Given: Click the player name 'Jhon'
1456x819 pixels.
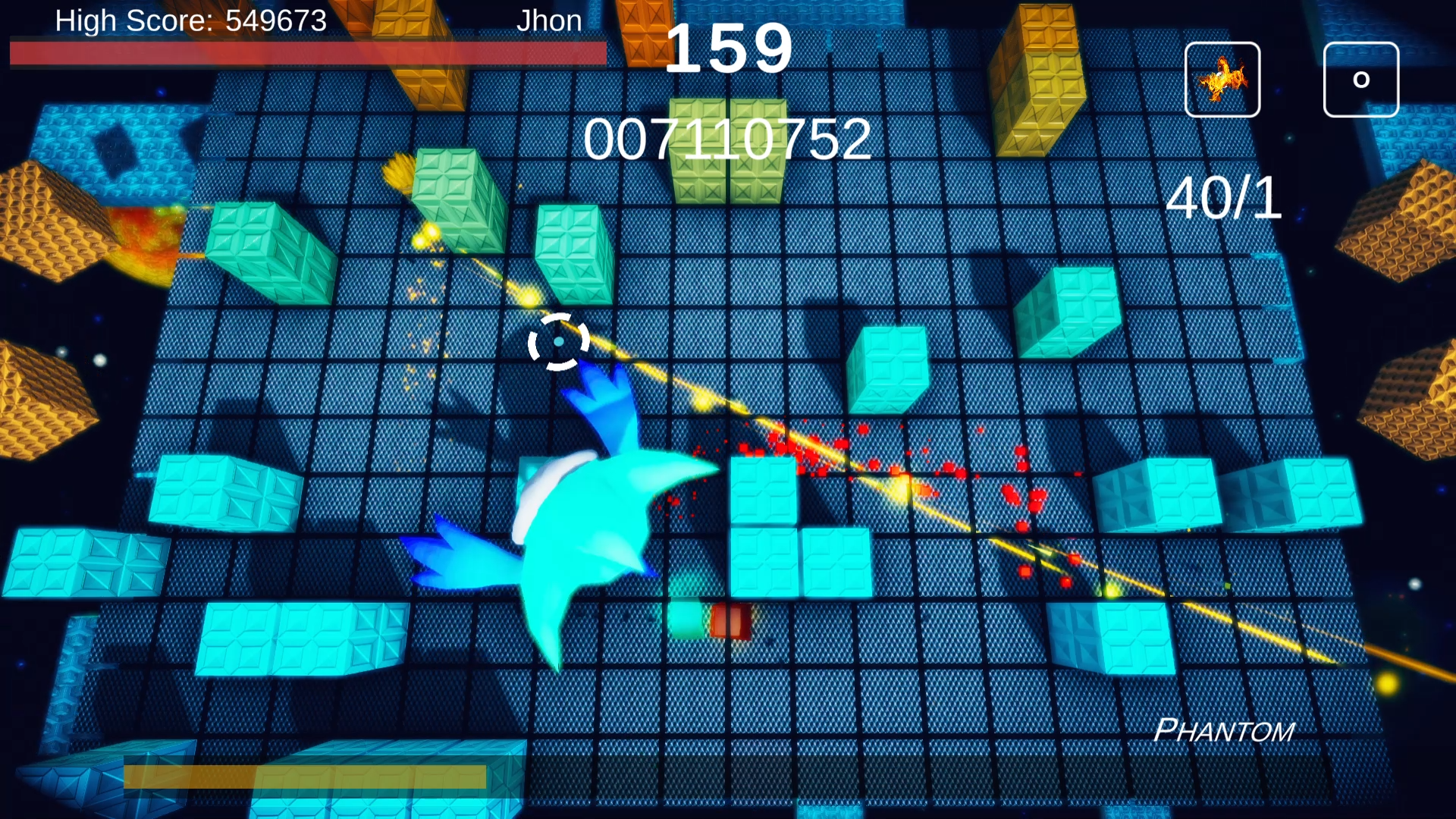Looking at the screenshot, I should 551,20.
